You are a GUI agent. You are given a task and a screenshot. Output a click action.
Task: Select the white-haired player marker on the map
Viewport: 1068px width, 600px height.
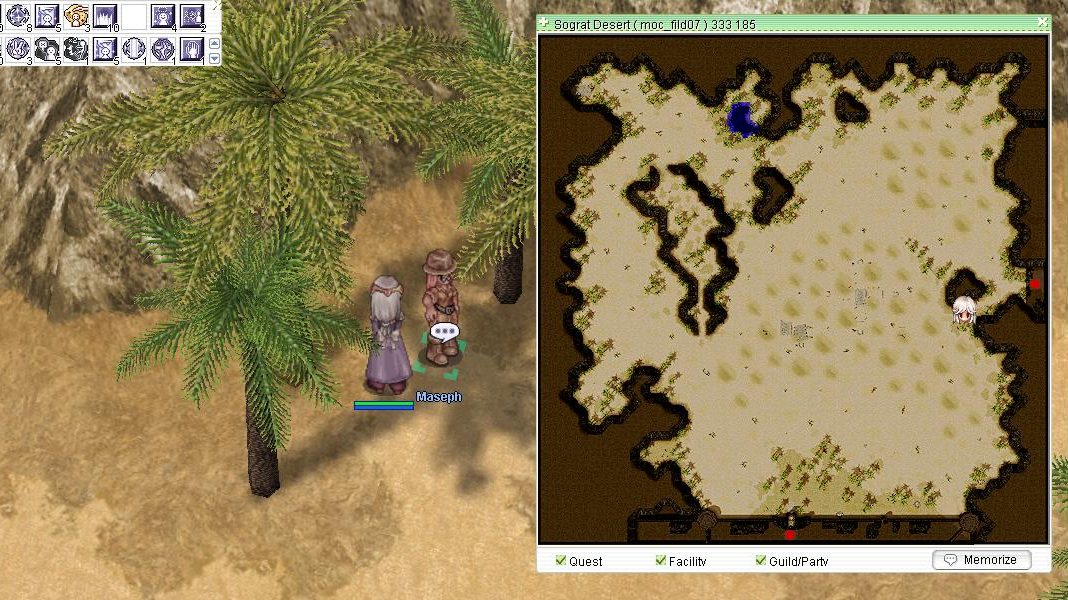(964, 311)
